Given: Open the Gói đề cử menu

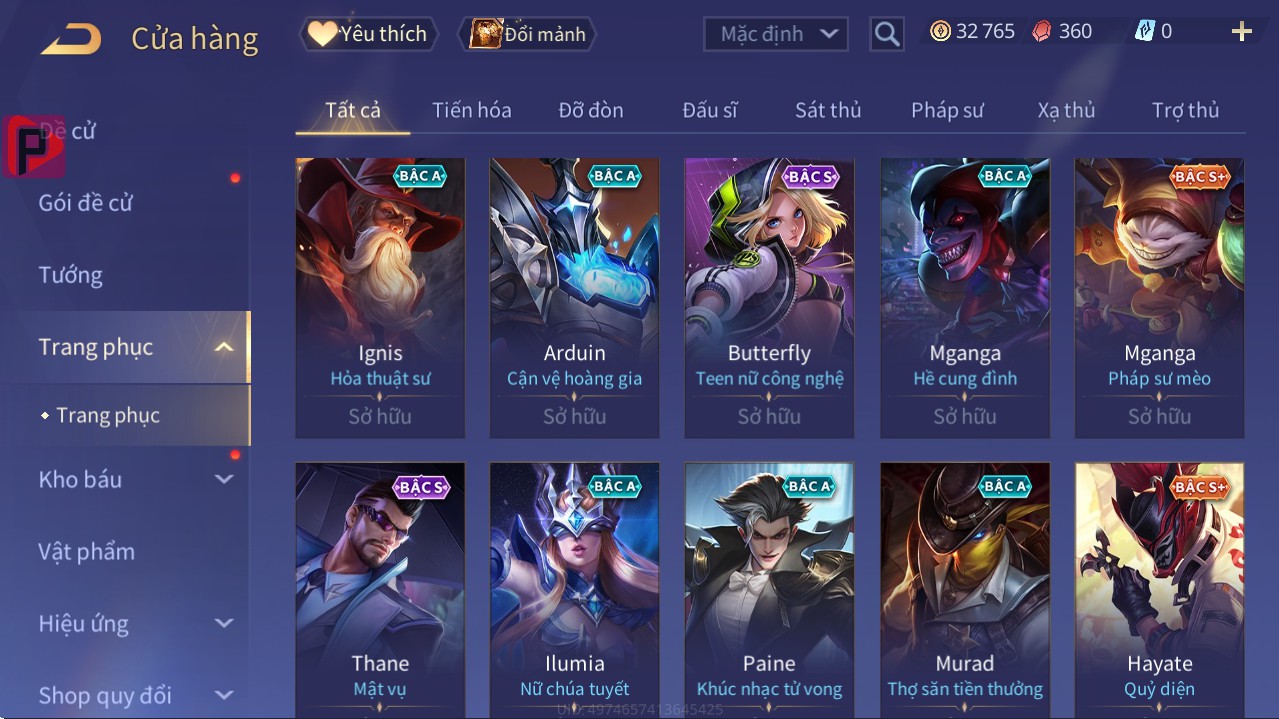Looking at the screenshot, I should 86,203.
